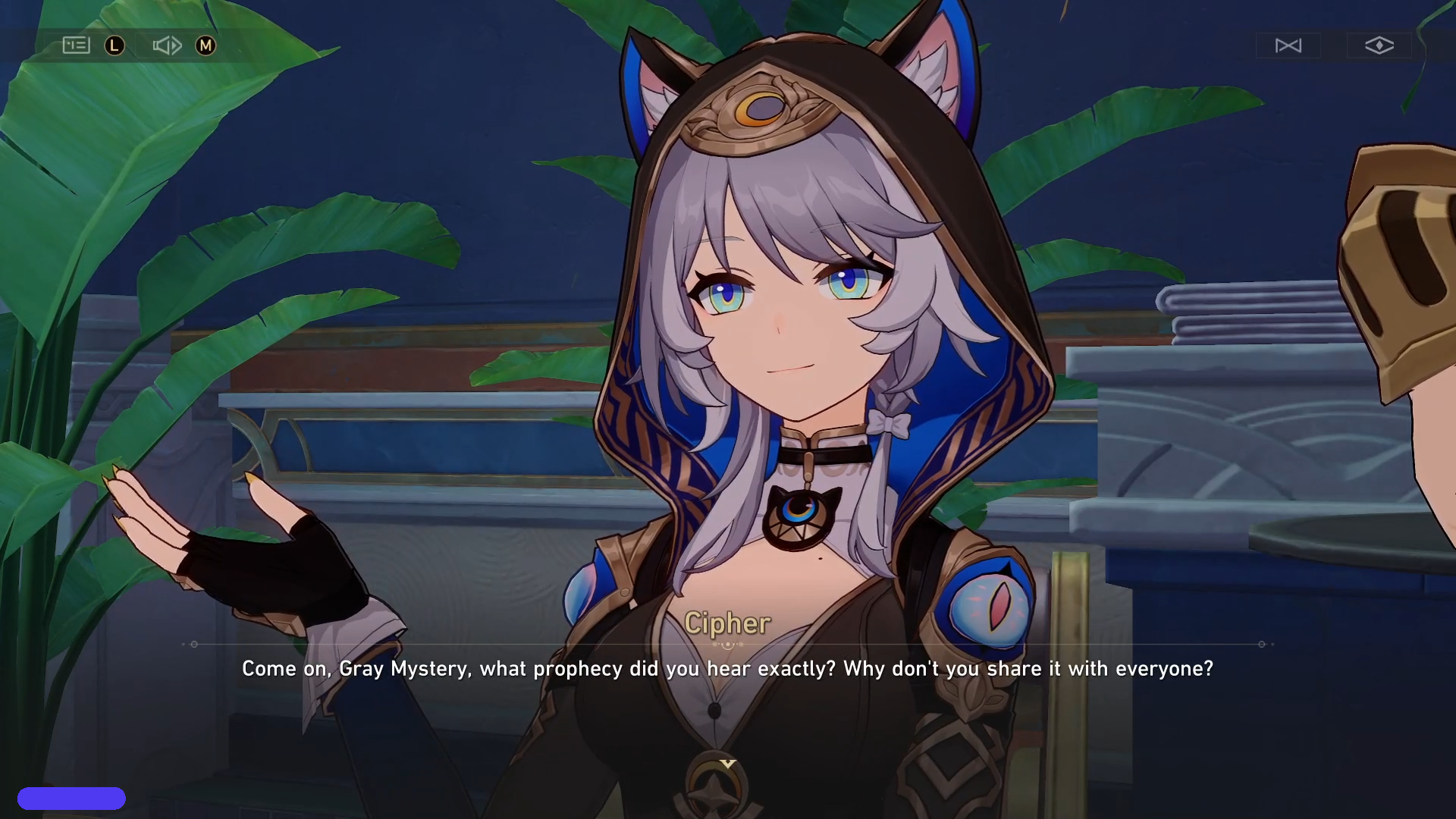The image size is (1456, 819).
Task: Click the circular M keybind badge
Action: (x=205, y=45)
